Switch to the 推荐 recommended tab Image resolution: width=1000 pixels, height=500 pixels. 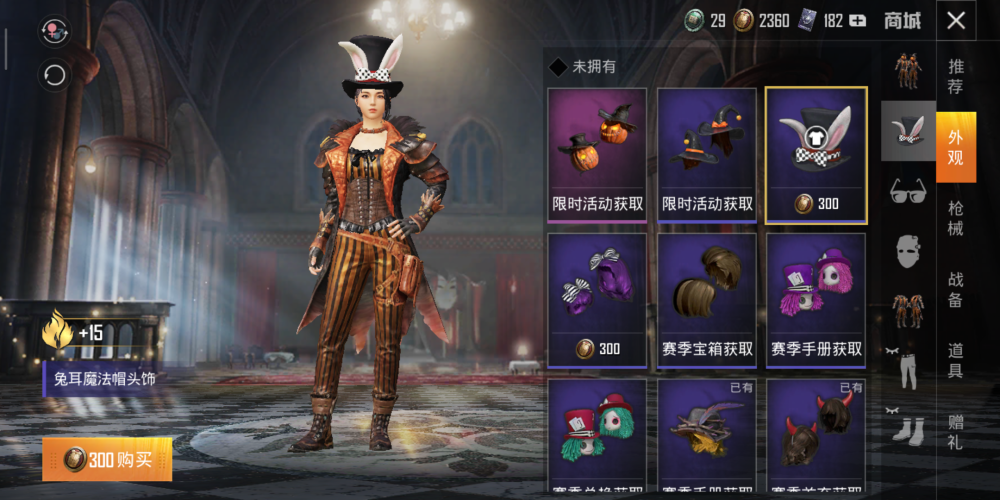click(956, 76)
